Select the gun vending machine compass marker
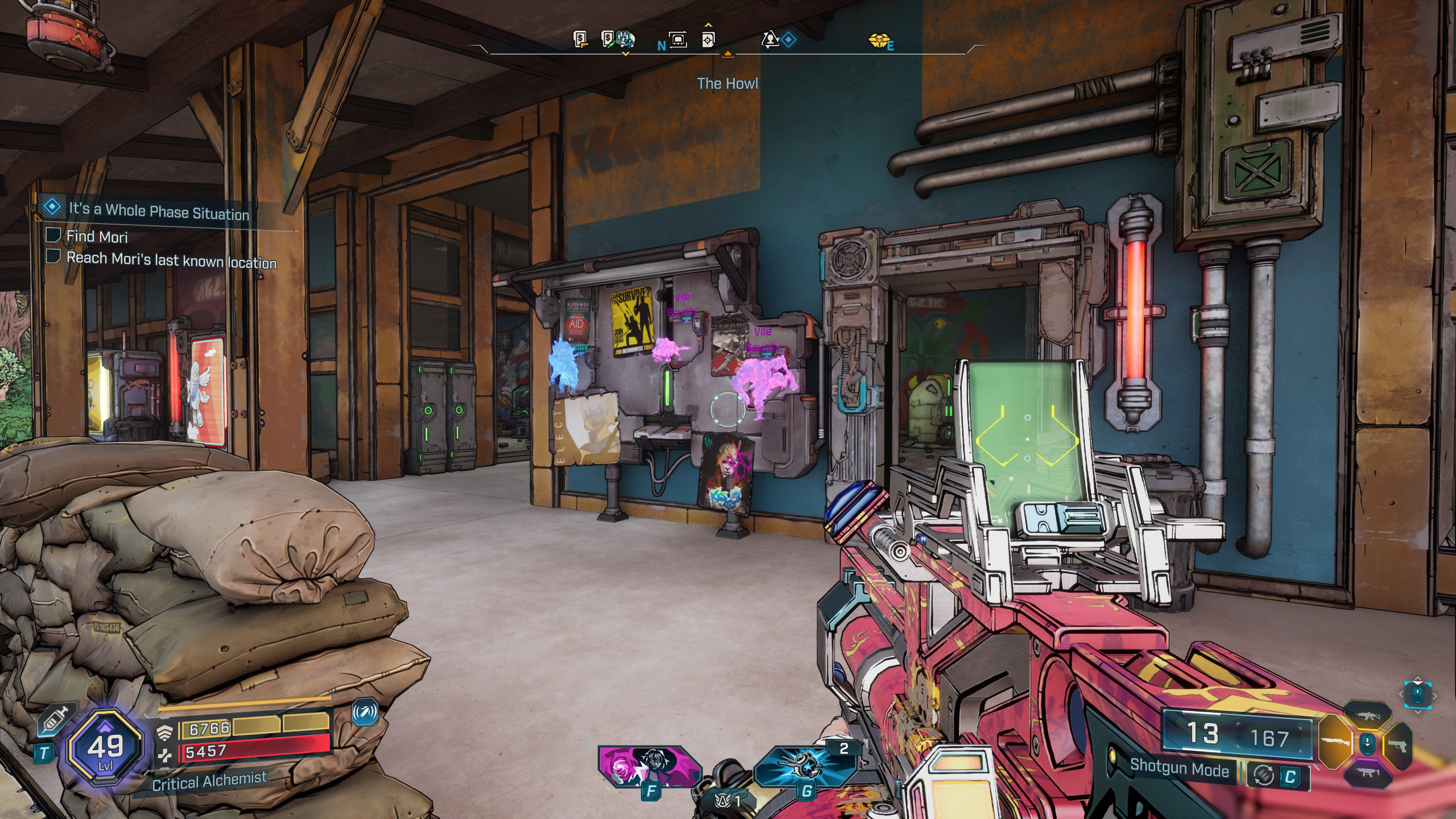Screen dimensions: 1456x819 click(580, 39)
